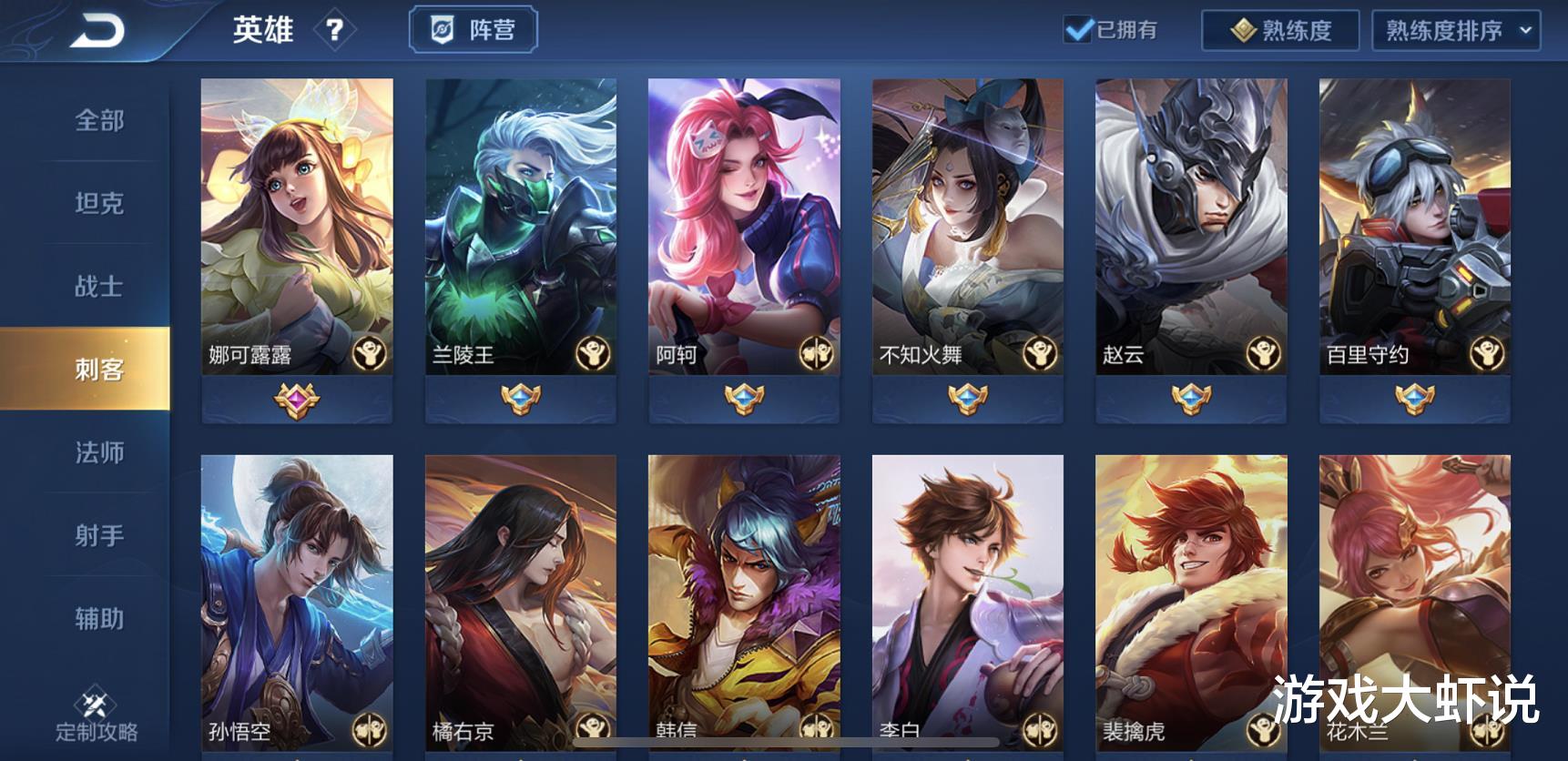Click the shield icon on 阵营 button
This screenshot has width=1568, height=761.
tap(442, 28)
